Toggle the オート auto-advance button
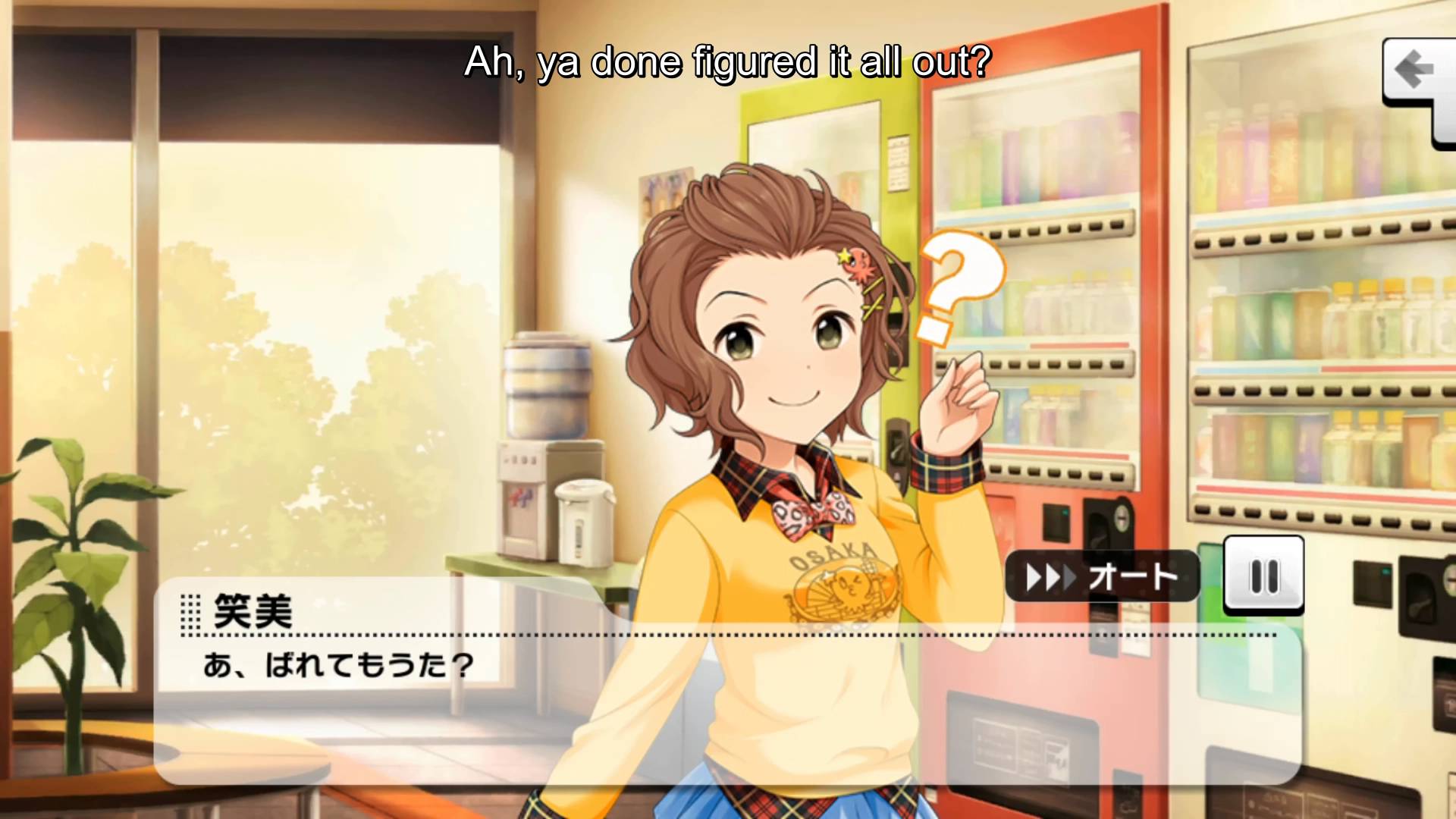This screenshot has height=819, width=1456. (x=1102, y=578)
